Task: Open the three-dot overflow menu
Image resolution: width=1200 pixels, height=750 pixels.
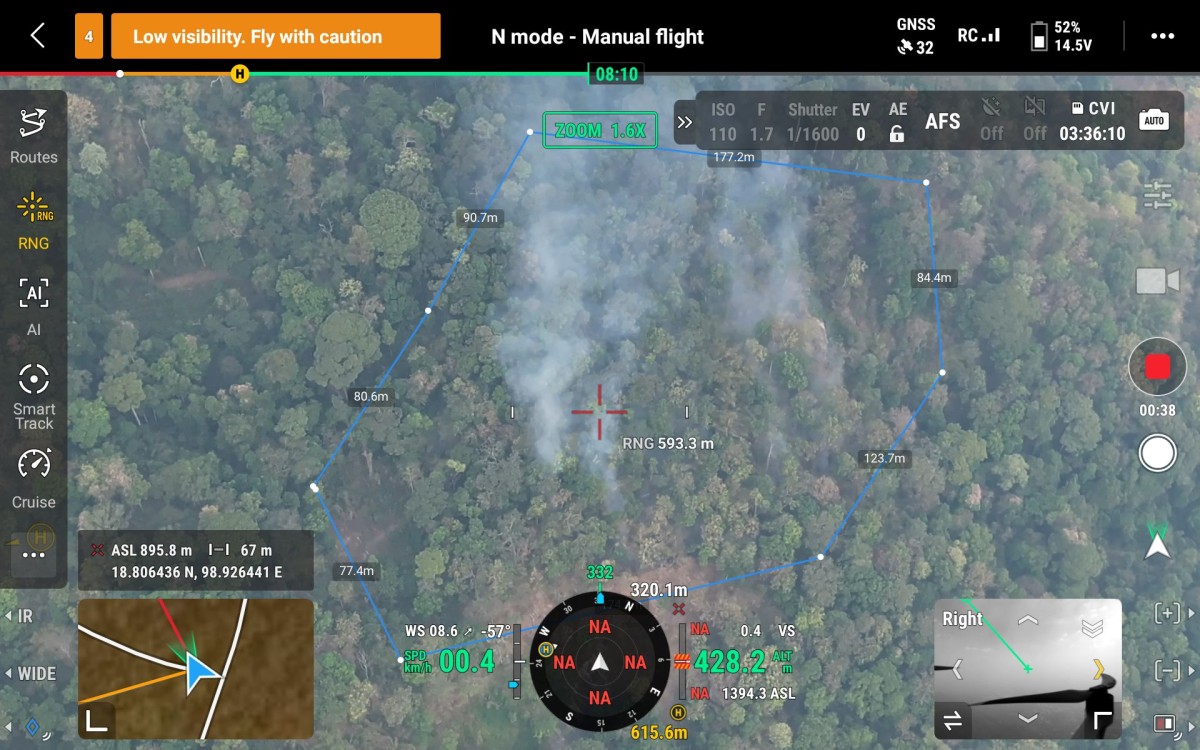Action: point(1162,36)
